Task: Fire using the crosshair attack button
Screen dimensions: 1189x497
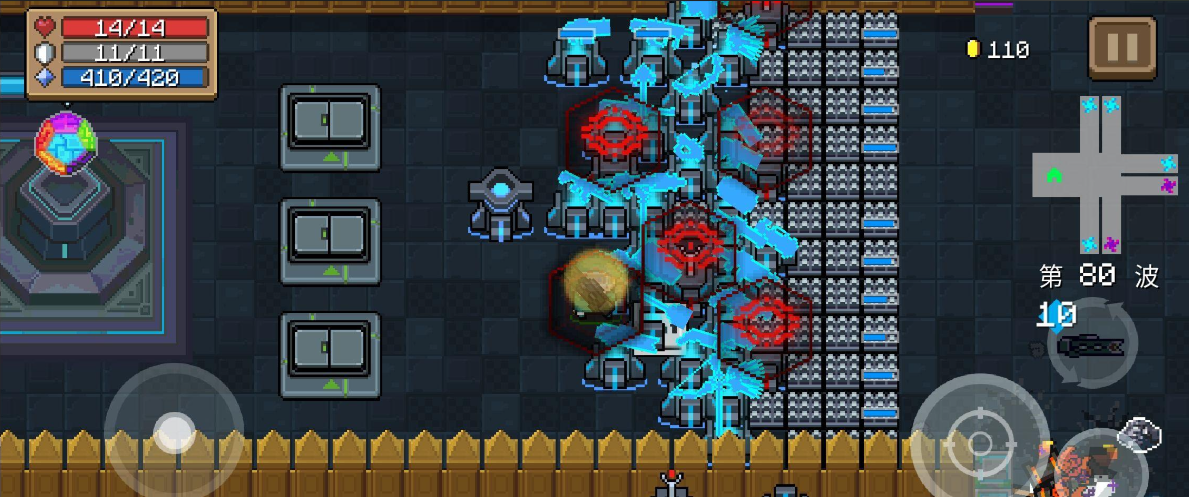Action: 979,443
